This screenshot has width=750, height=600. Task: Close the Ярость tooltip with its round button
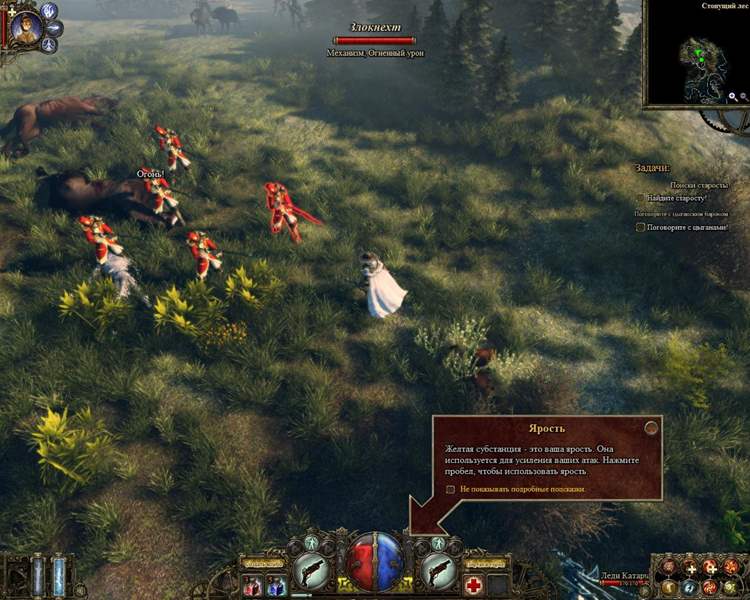point(651,427)
